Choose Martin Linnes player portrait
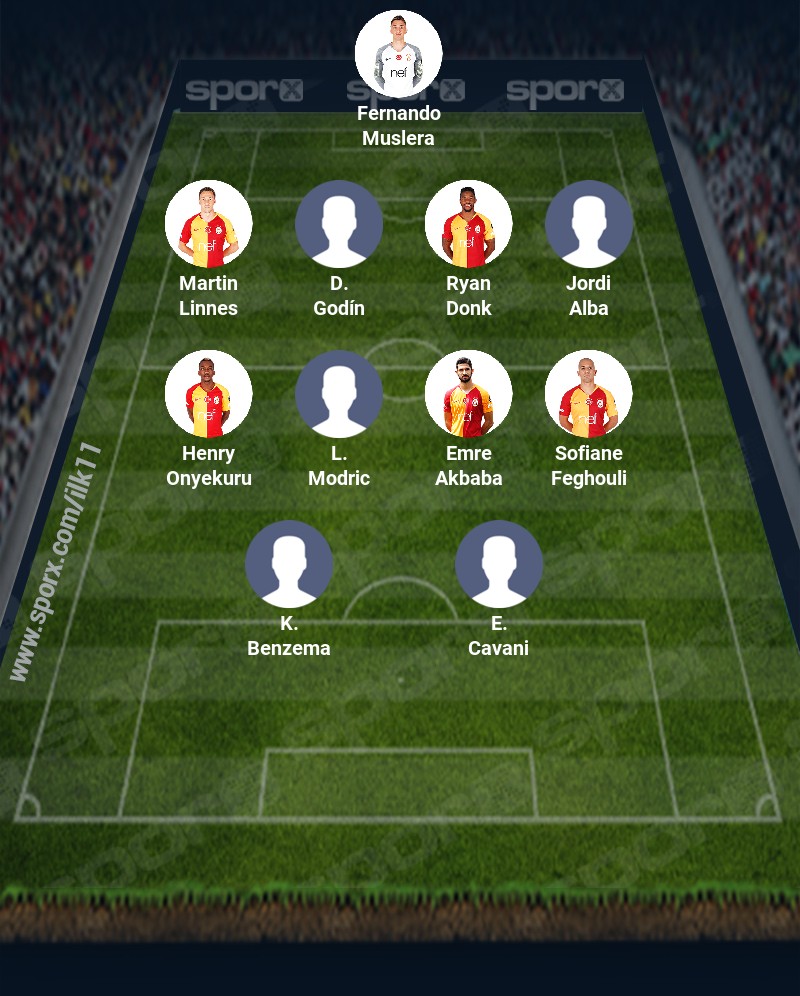 208,224
